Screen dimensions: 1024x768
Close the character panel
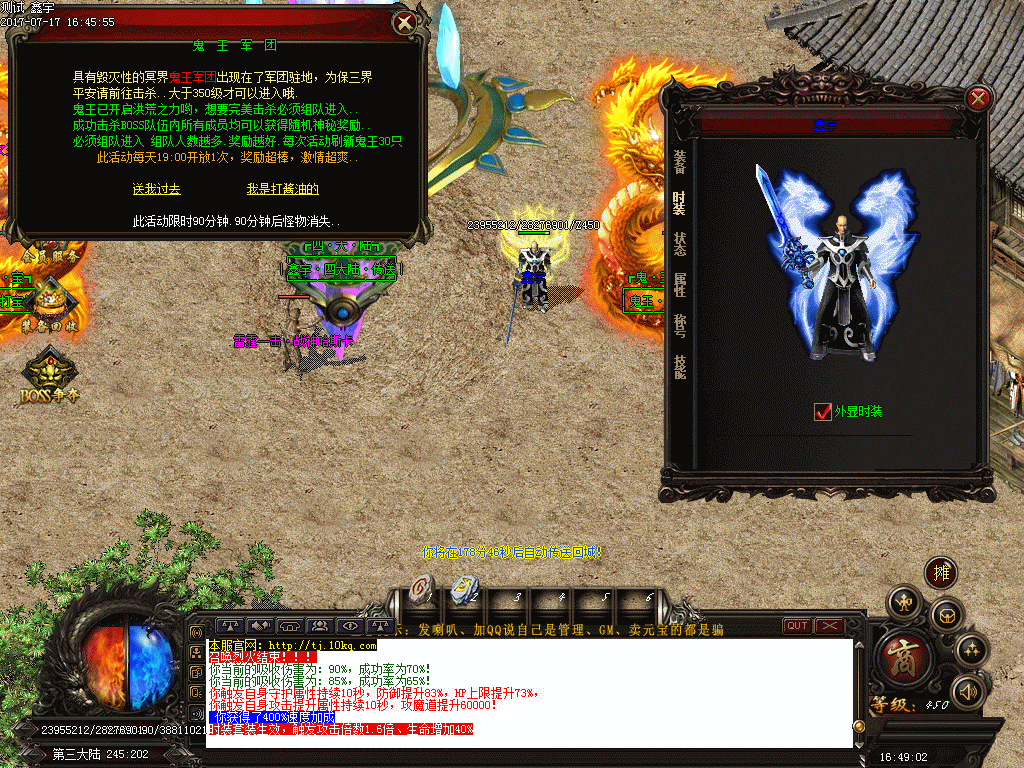979,98
